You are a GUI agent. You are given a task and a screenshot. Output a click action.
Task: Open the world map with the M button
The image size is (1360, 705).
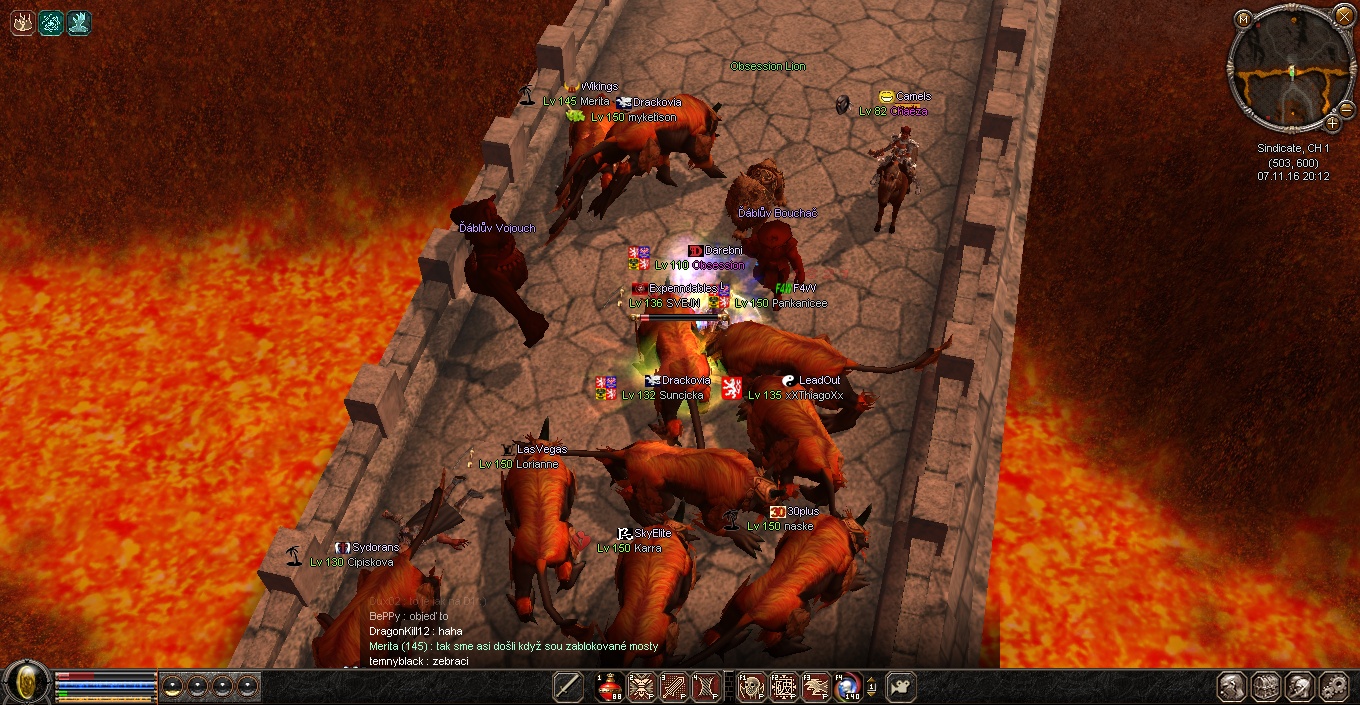(x=1243, y=18)
